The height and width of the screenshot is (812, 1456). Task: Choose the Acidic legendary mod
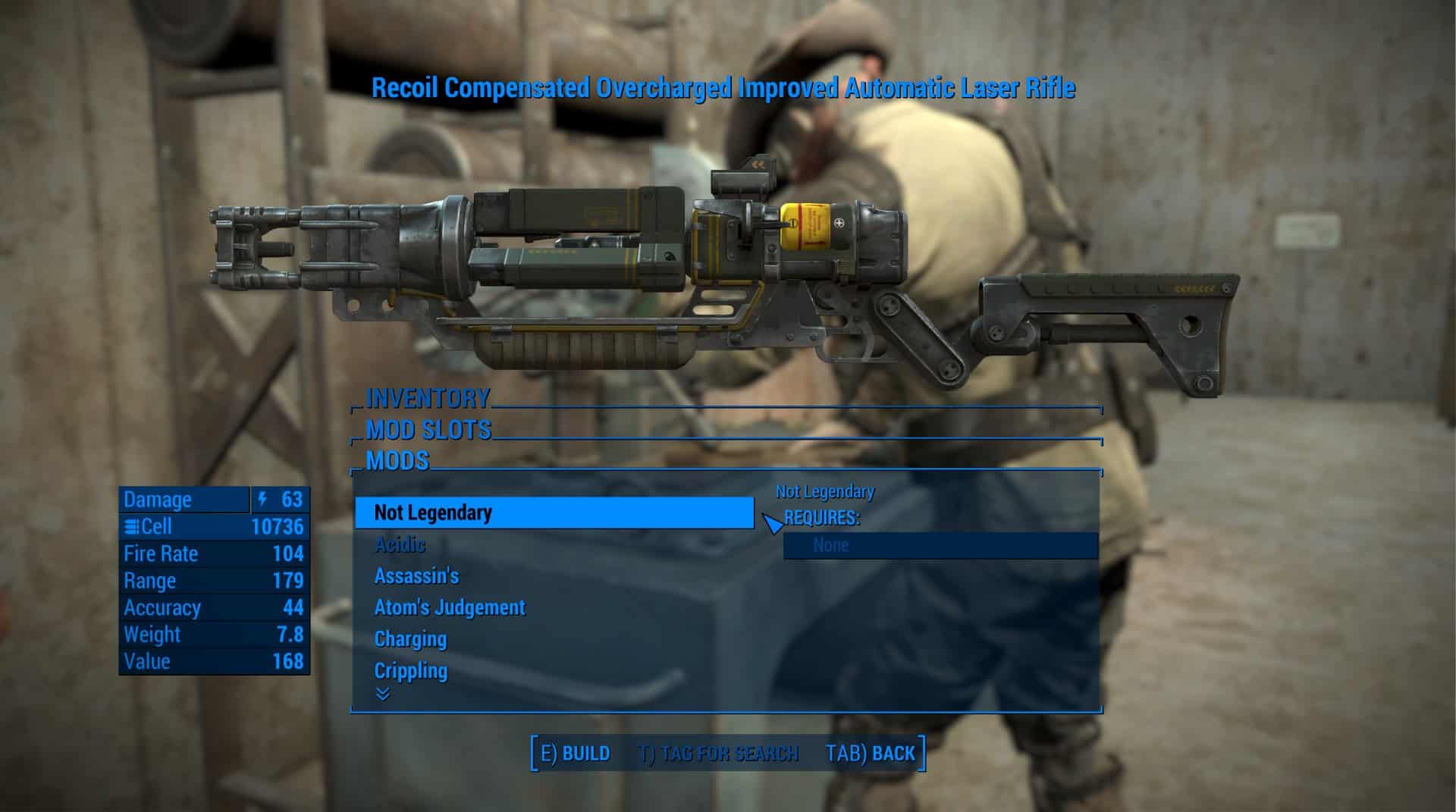[x=400, y=544]
